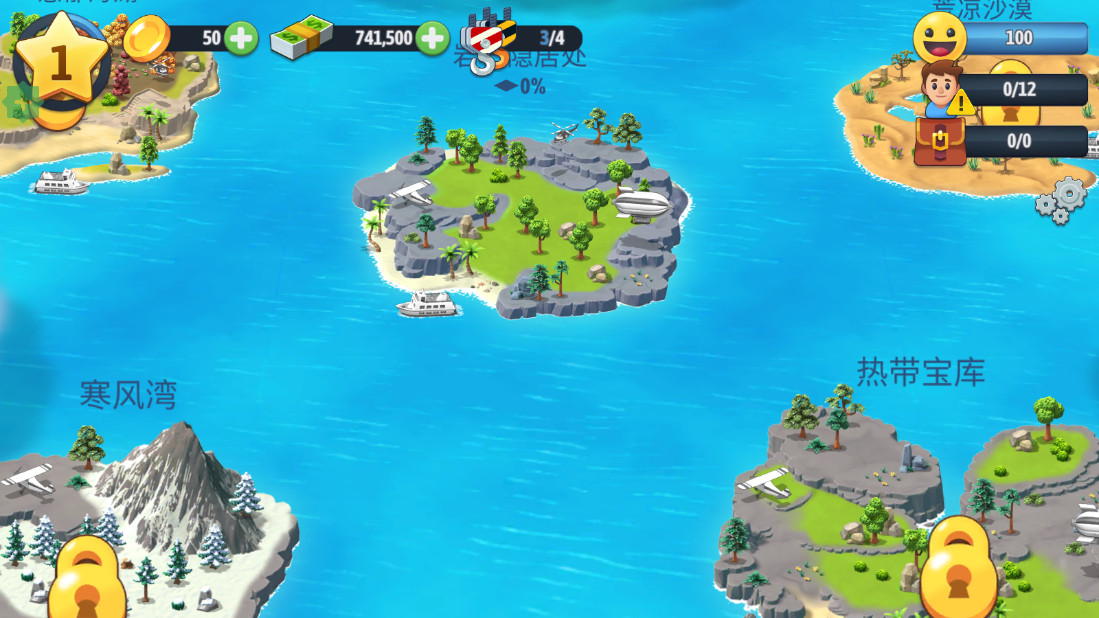The height and width of the screenshot is (618, 1099).
Task: Tap the green plus beside 741,500 cash
Action: (x=432, y=39)
